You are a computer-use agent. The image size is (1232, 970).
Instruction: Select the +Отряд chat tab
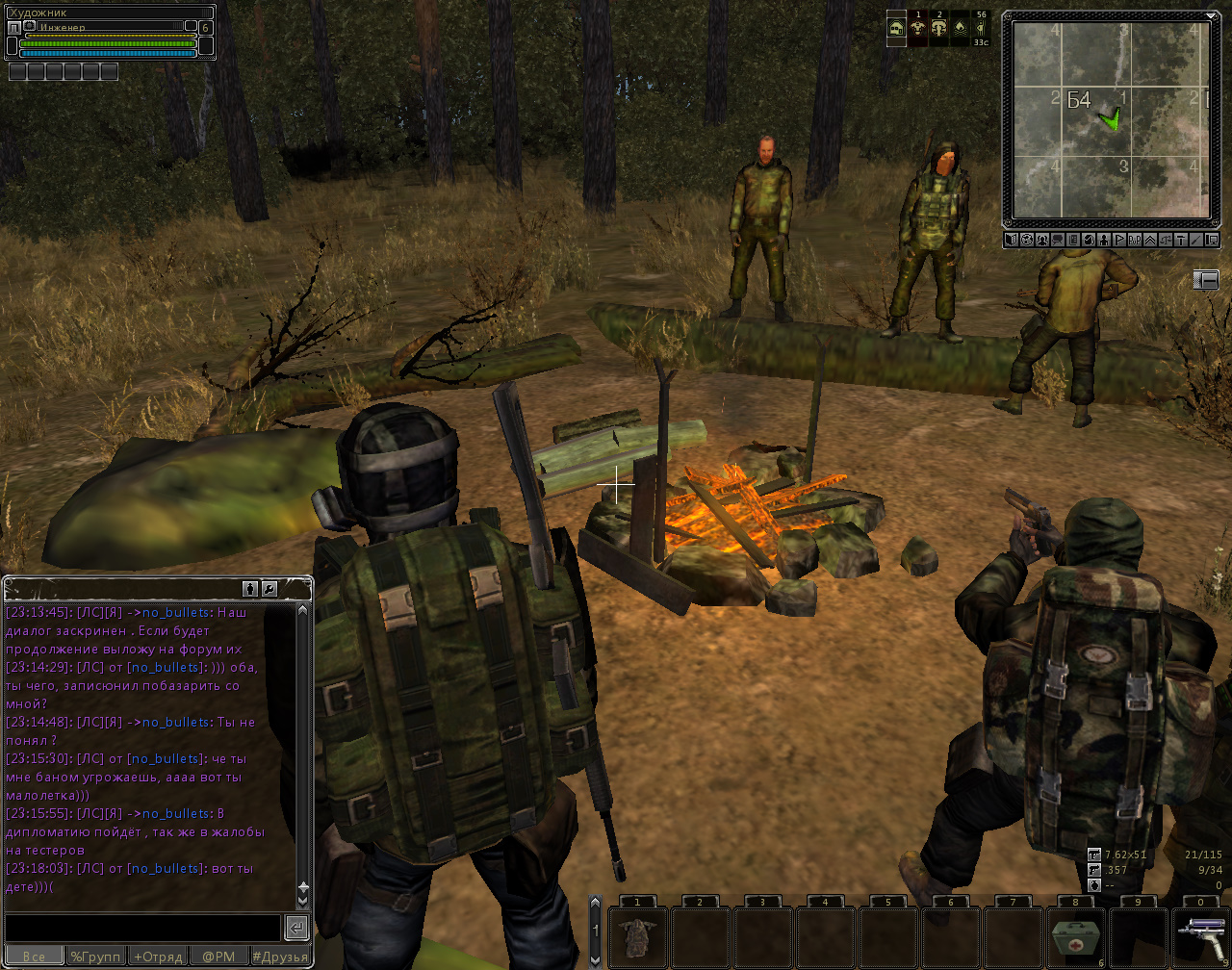tap(158, 957)
